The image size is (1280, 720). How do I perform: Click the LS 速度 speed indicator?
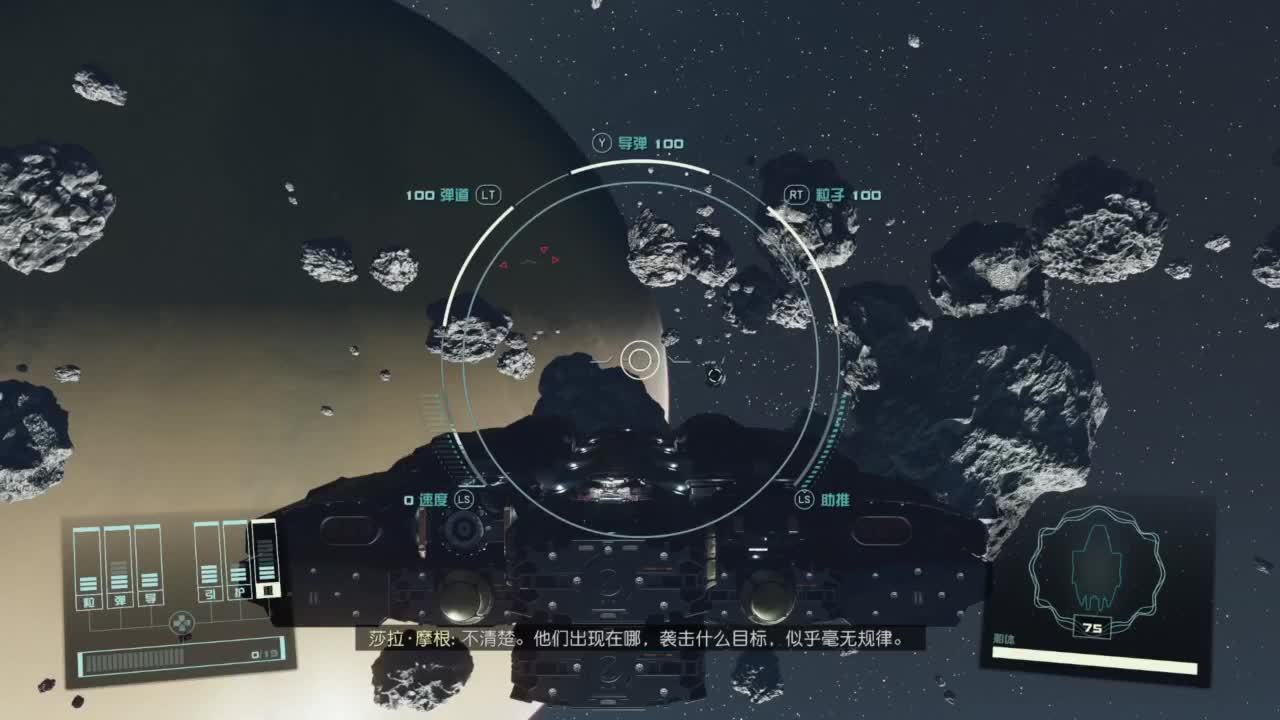[x=437, y=497]
